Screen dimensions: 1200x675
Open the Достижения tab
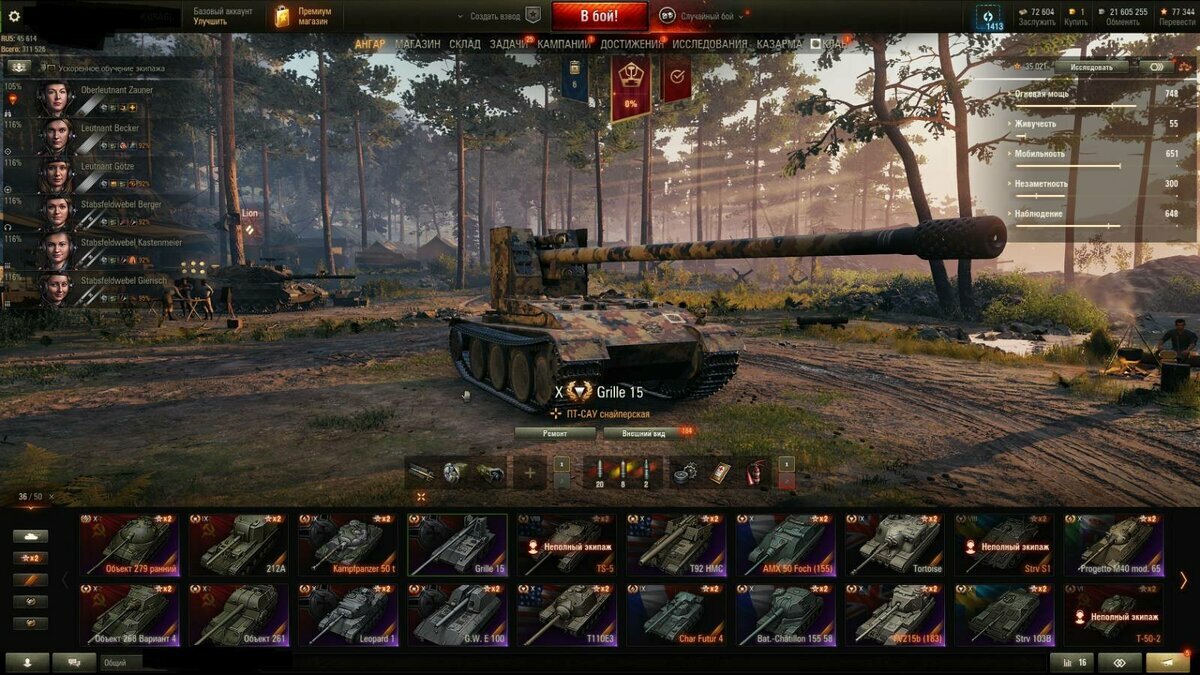tap(632, 44)
